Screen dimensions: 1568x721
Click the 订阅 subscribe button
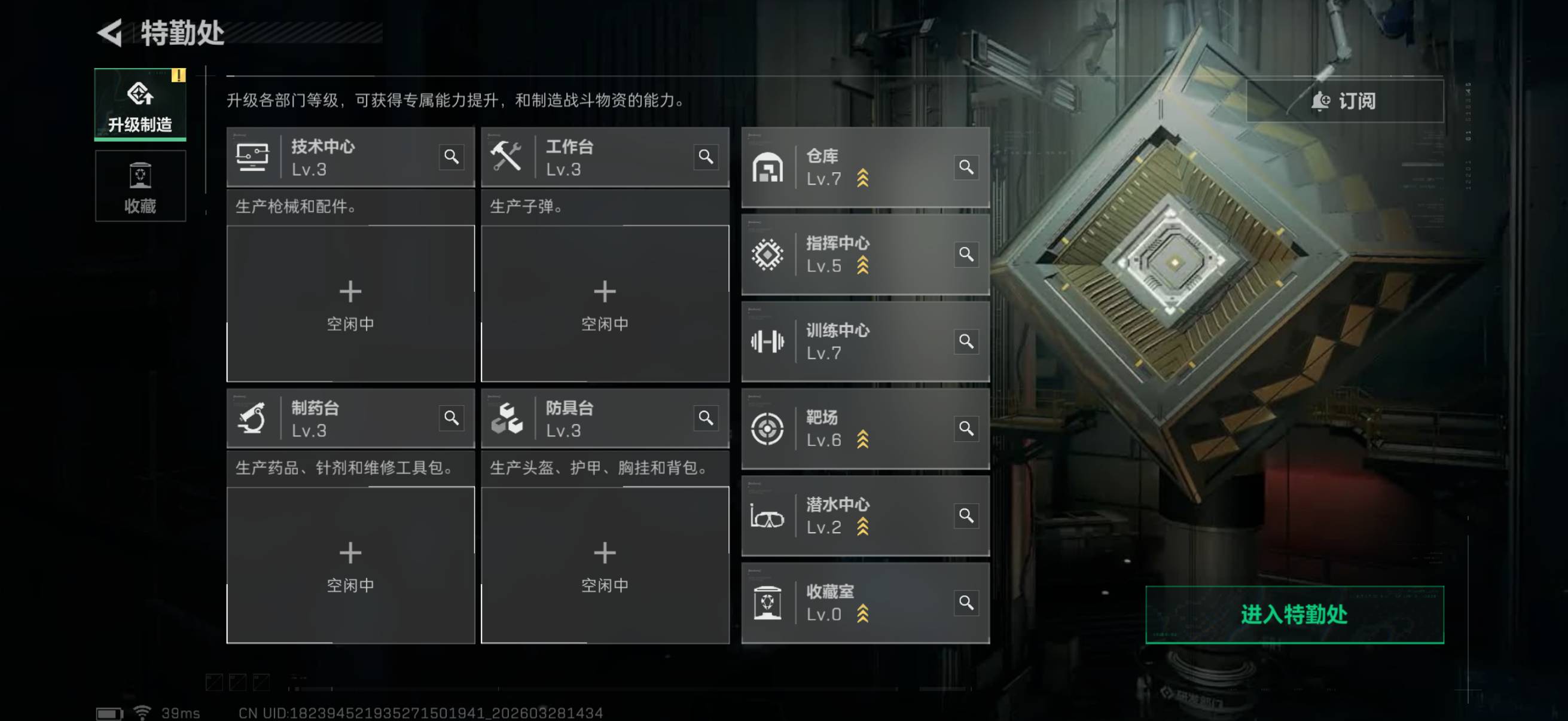(x=1344, y=101)
